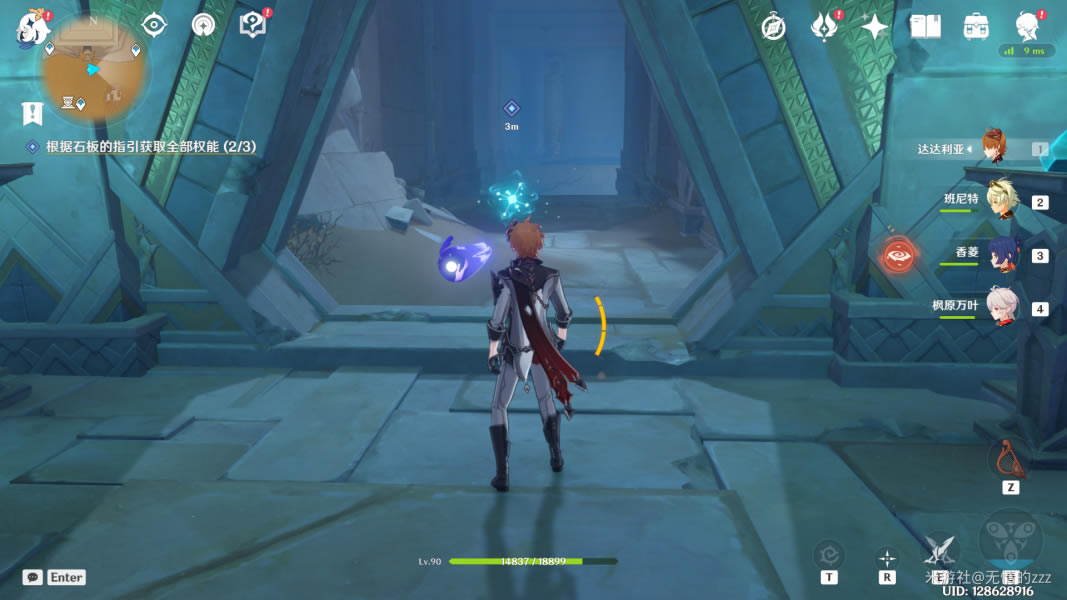Open the compass Adventurer Handbook icon
The height and width of the screenshot is (600, 1067).
(773, 27)
